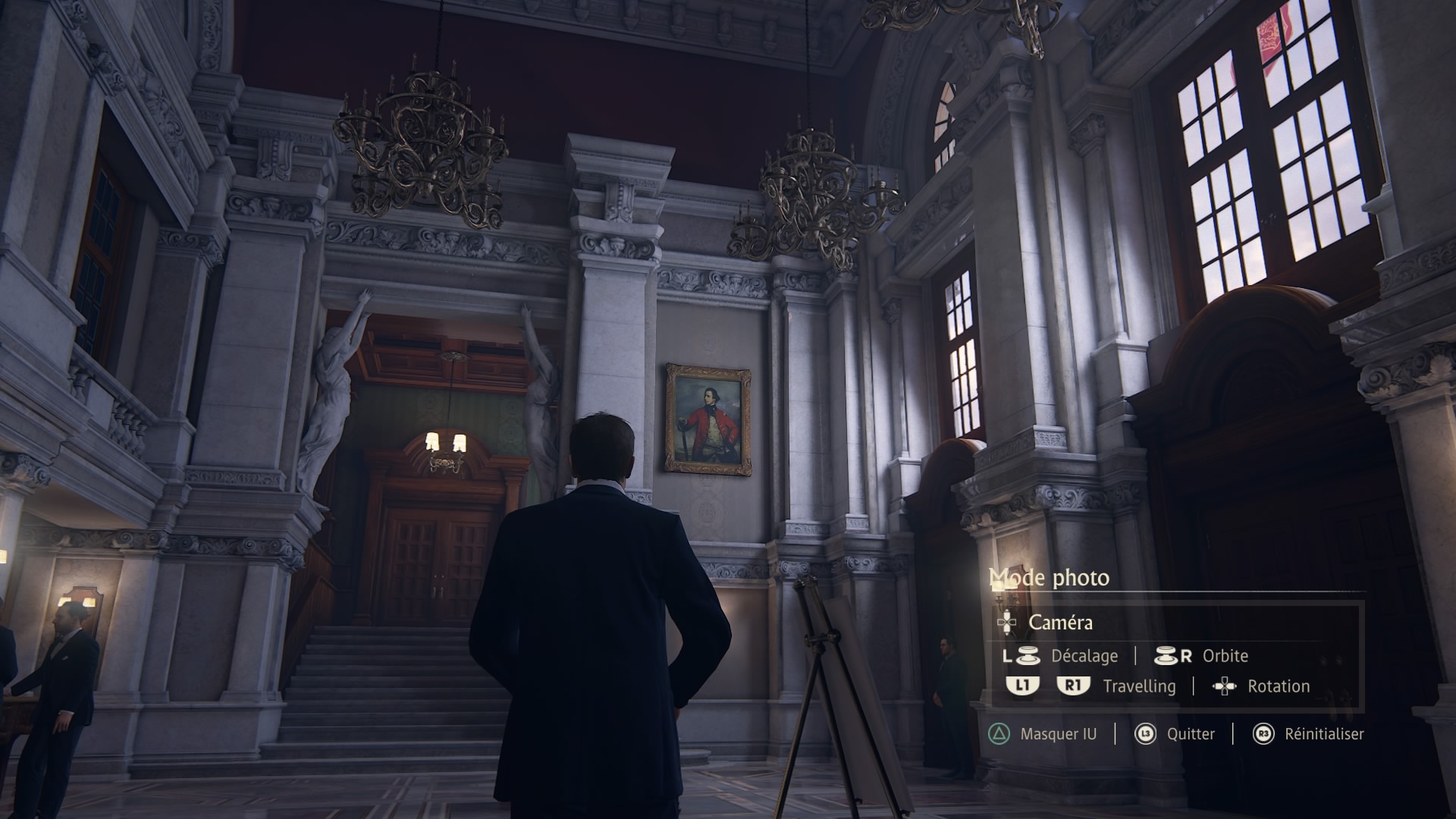Reset the camera with Réinitialiser
The width and height of the screenshot is (1456, 819).
click(1323, 734)
